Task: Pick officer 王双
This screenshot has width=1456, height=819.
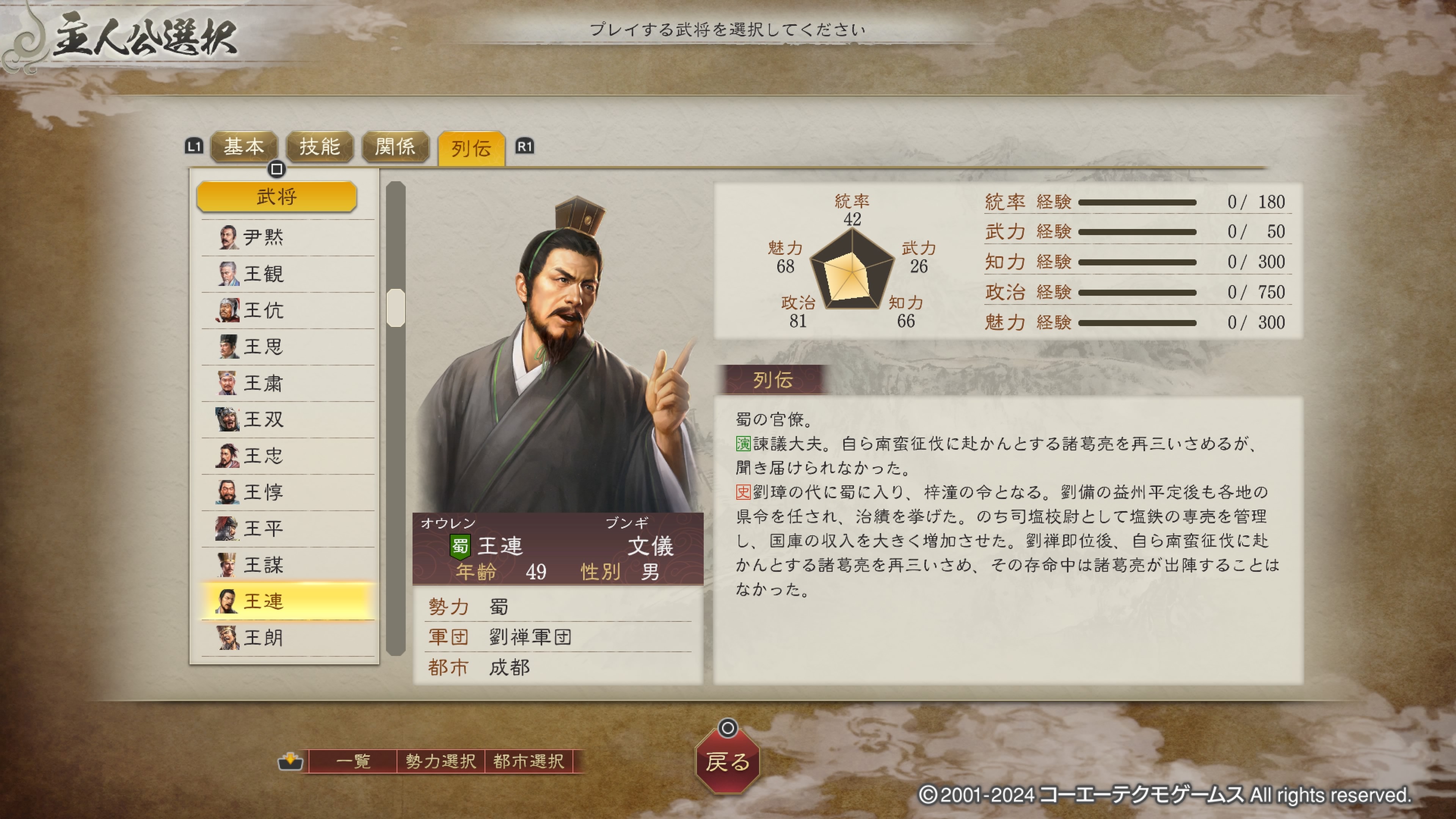Action: (287, 419)
